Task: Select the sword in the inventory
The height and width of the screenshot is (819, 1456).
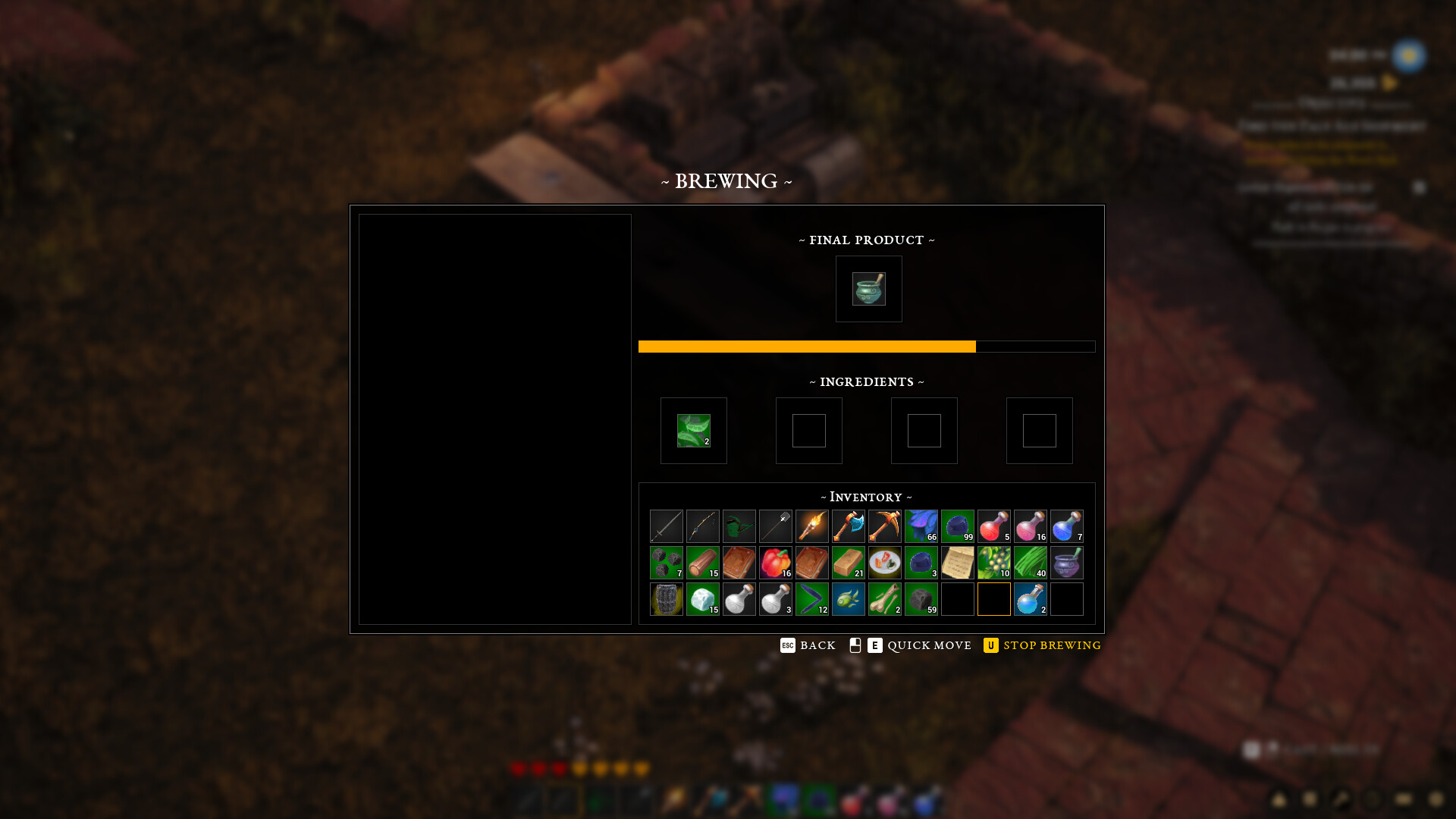Action: point(667,526)
